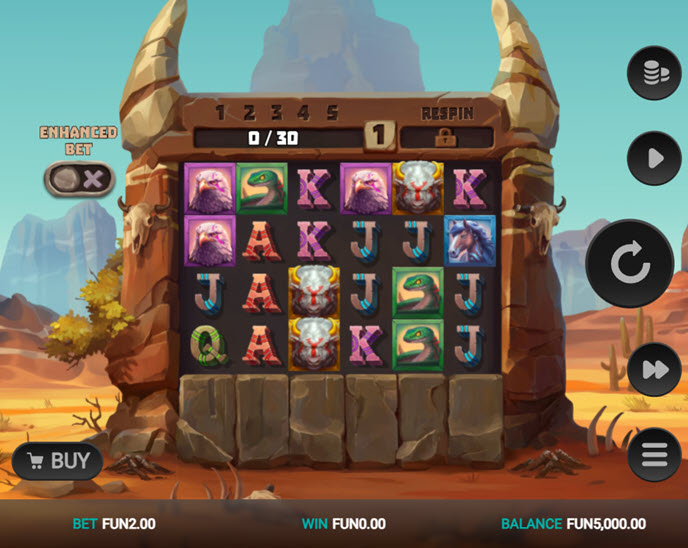
Task: Activate turbo mode with double-arrow button
Action: pyautogui.click(x=653, y=370)
